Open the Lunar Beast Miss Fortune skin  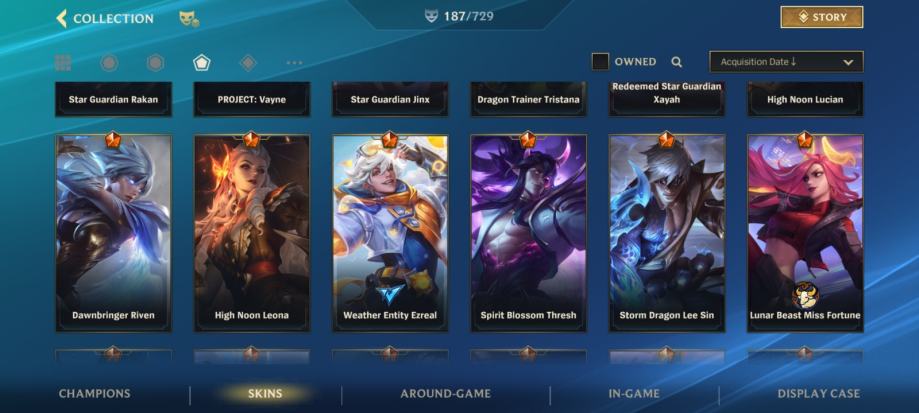click(x=805, y=232)
